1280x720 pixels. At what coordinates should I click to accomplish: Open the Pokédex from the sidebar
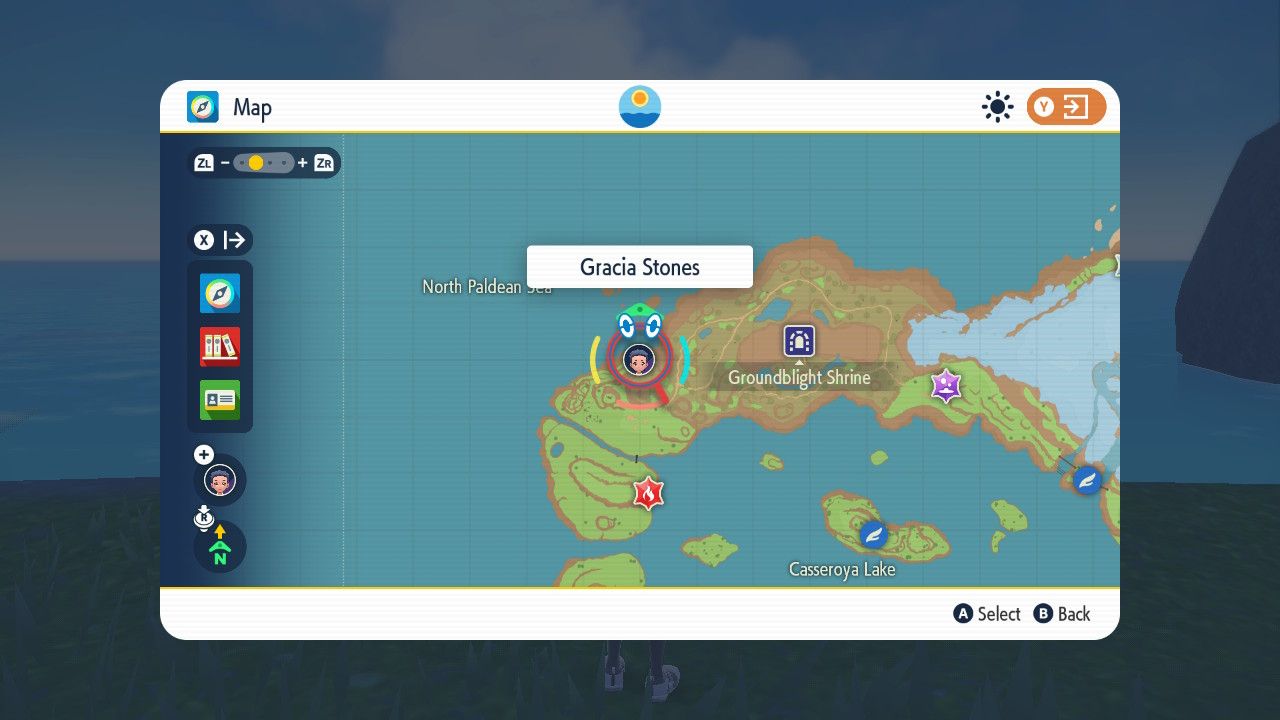[219, 347]
